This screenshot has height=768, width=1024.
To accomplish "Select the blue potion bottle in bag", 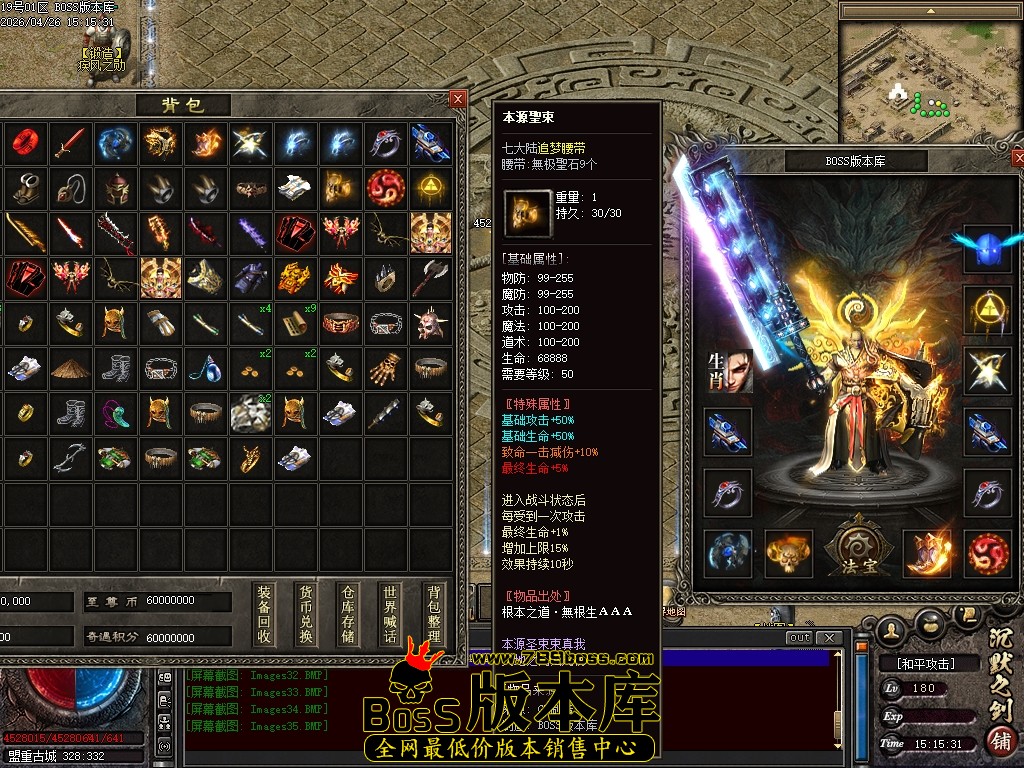I will [205, 367].
